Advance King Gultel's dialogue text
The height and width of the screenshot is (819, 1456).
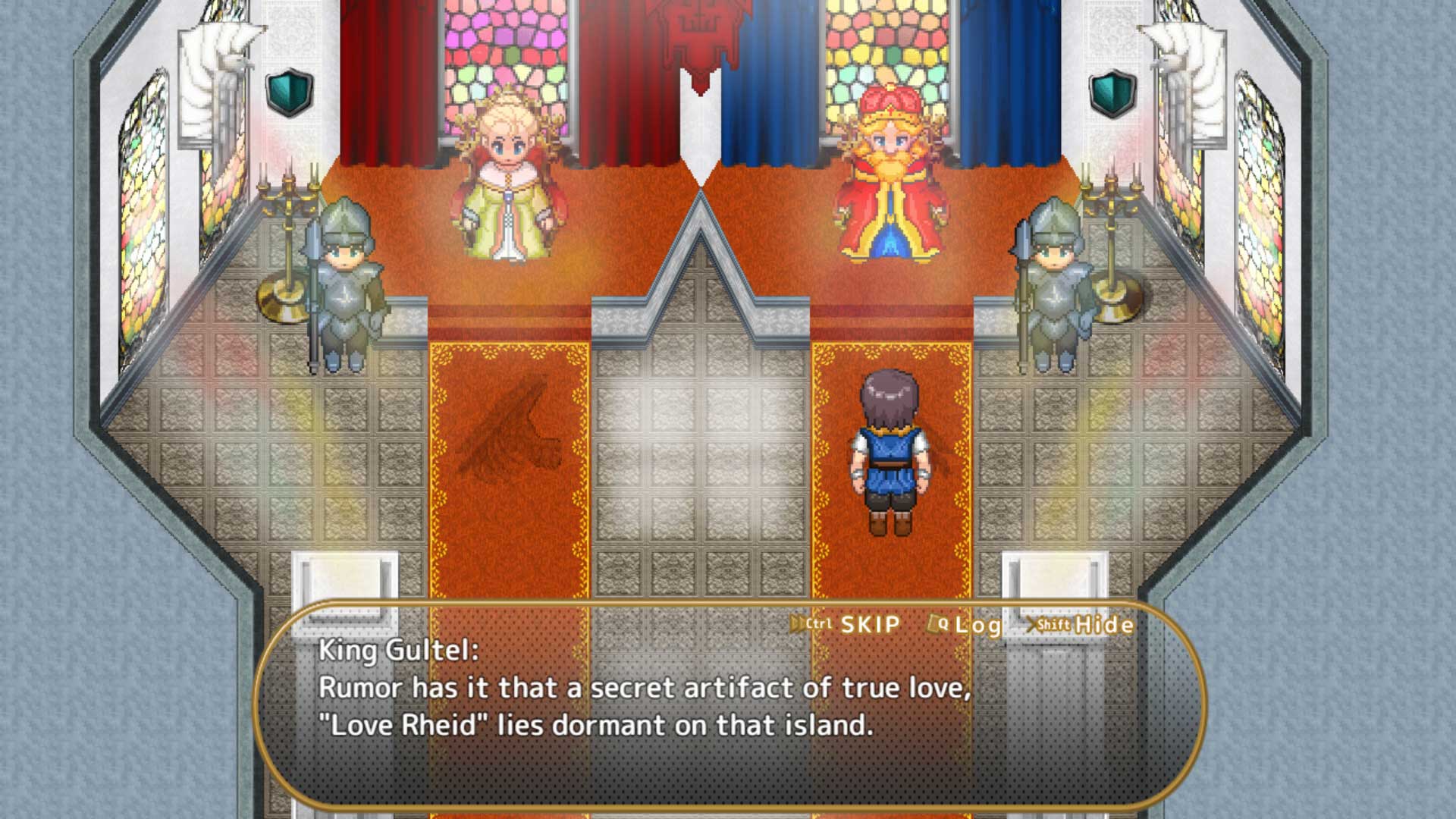click(728, 728)
